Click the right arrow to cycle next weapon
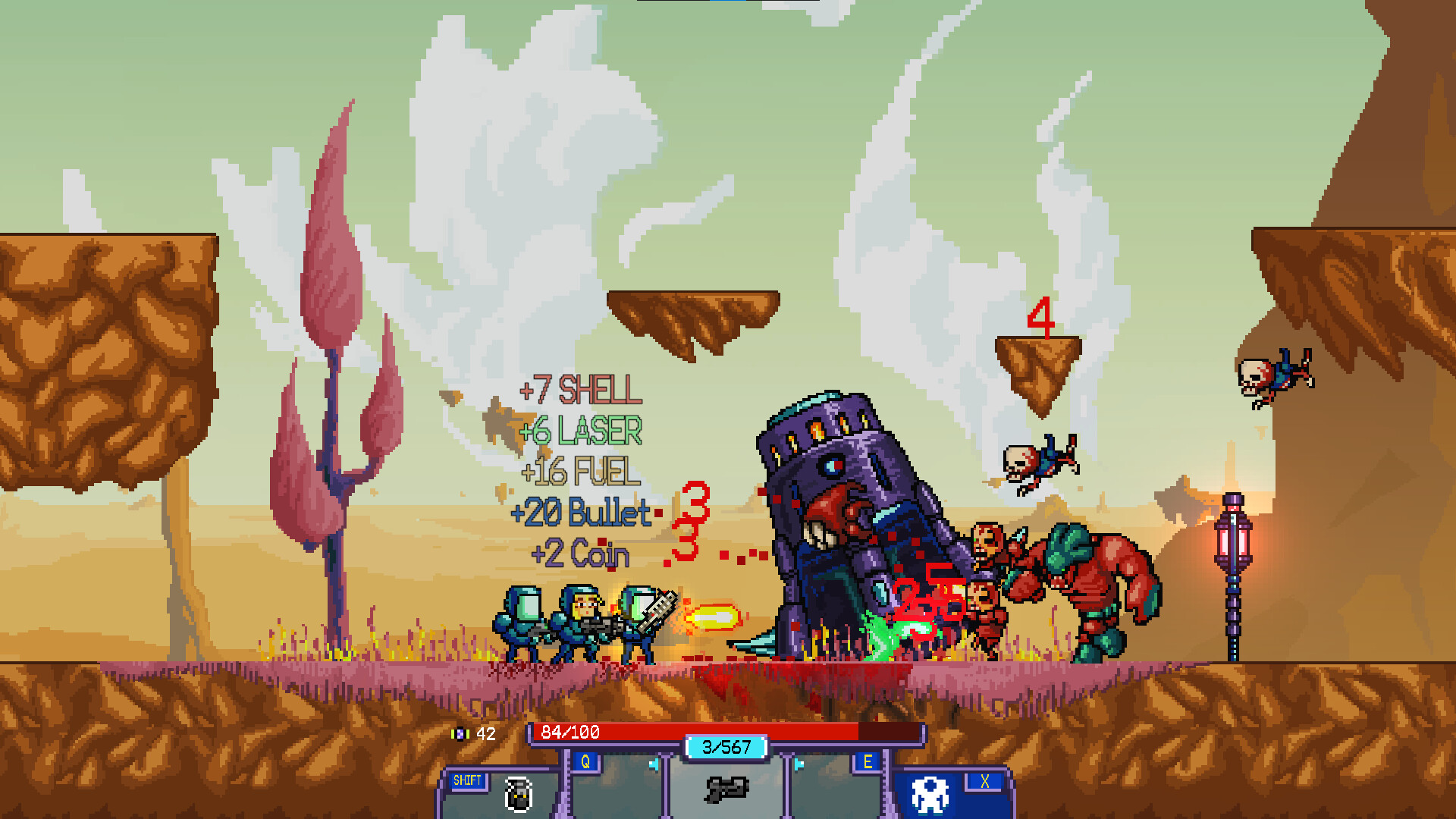The width and height of the screenshot is (1456, 819). [x=798, y=765]
